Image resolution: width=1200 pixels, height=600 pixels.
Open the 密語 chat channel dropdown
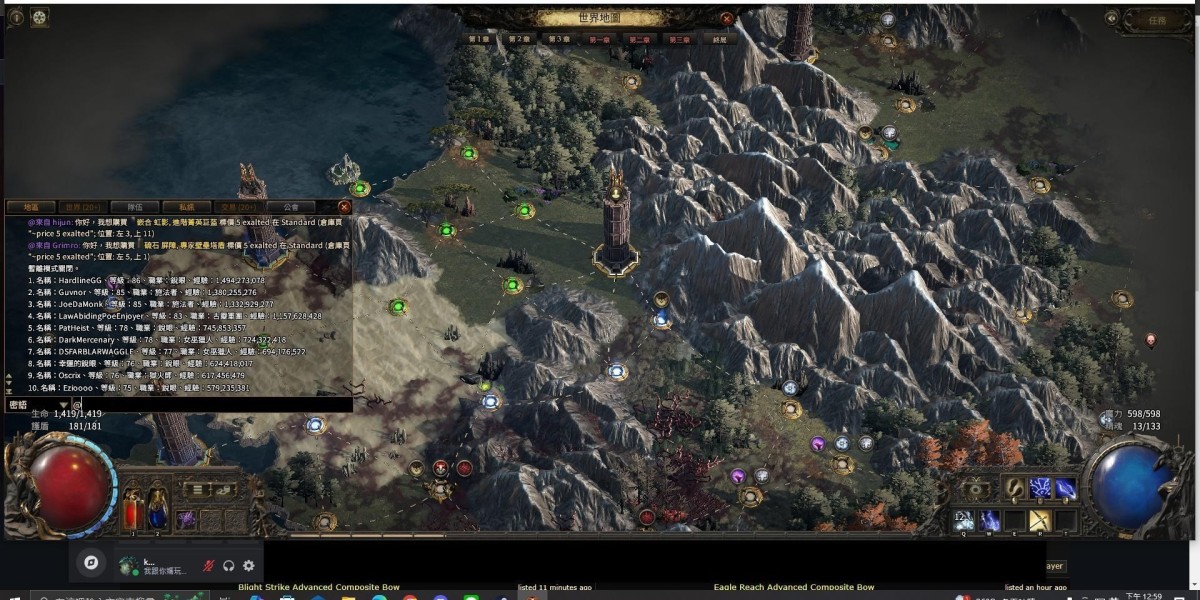37,405
